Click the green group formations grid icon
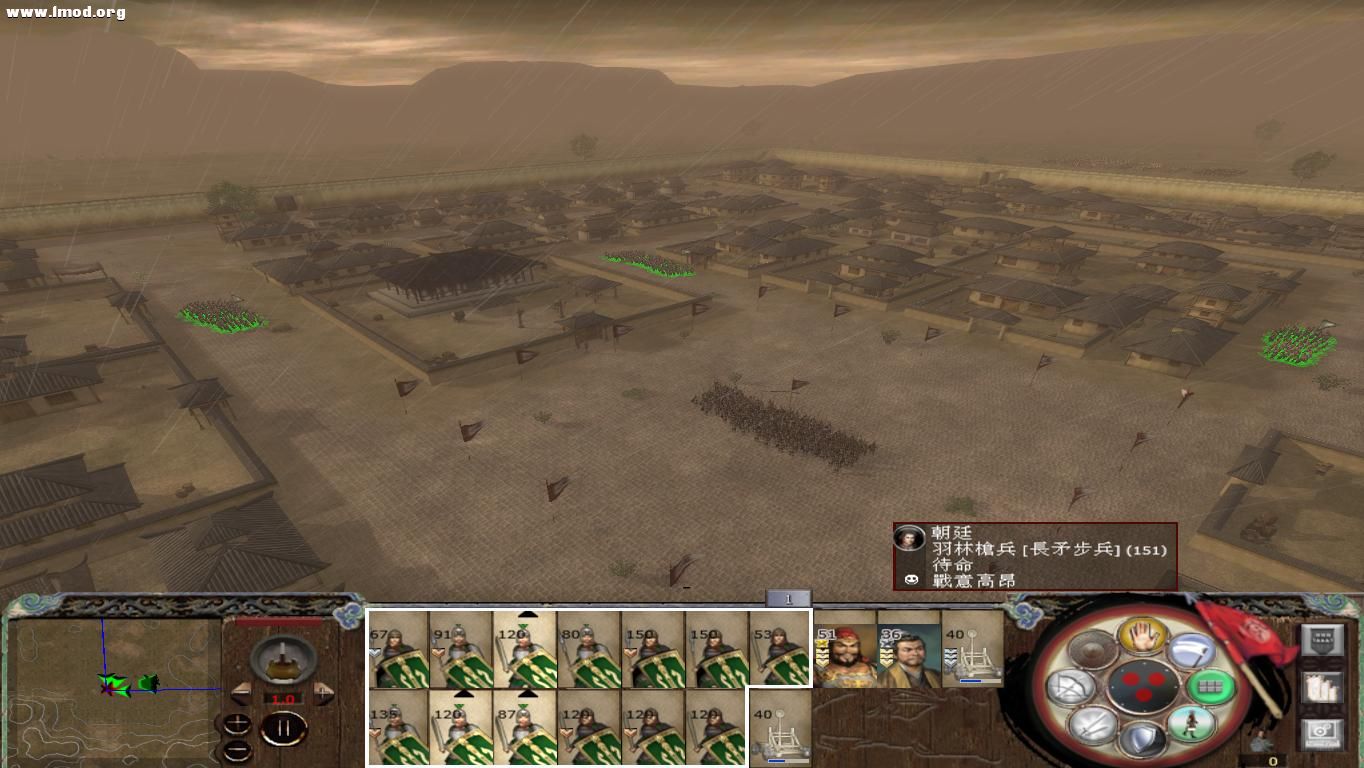Image resolution: width=1364 pixels, height=768 pixels. point(1211,686)
